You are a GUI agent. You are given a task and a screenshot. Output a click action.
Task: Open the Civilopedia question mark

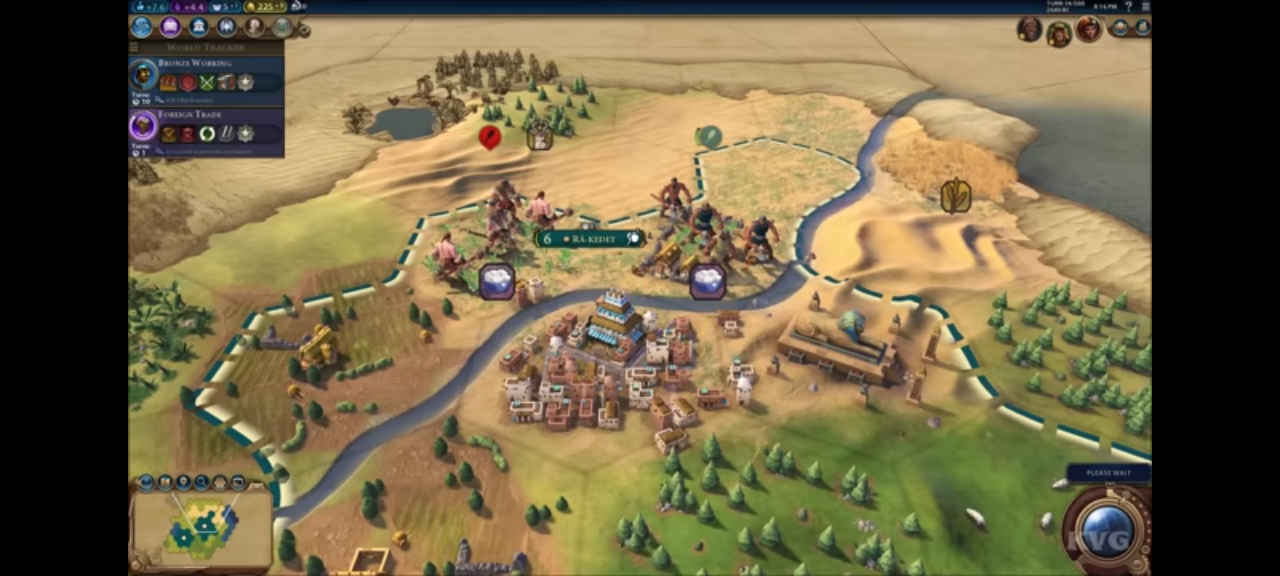(x=1129, y=7)
